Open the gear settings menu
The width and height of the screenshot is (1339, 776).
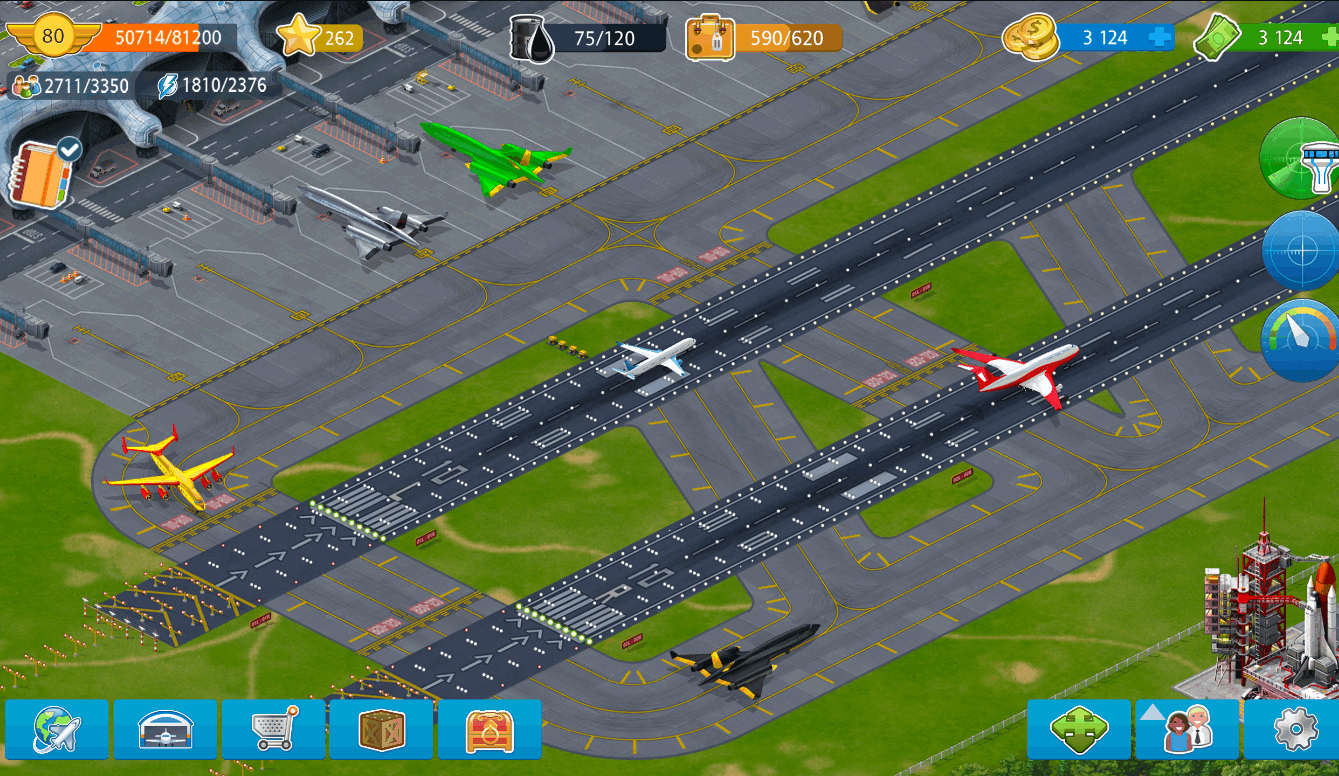tap(1293, 730)
